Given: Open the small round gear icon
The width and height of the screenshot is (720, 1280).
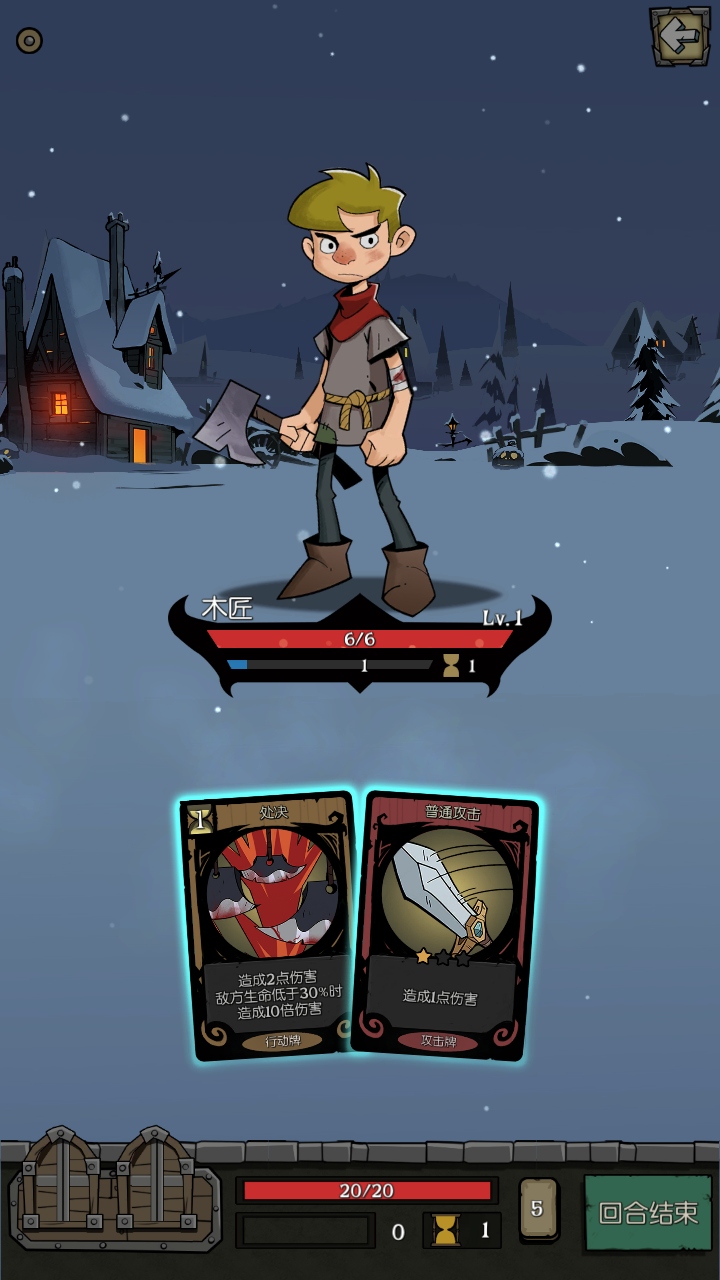Looking at the screenshot, I should (x=29, y=40).
